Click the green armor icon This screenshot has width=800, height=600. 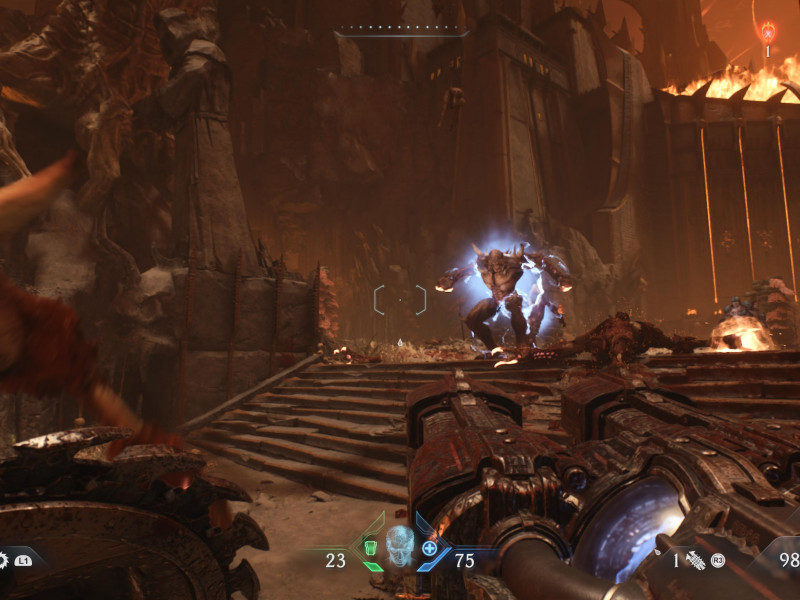pos(371,548)
